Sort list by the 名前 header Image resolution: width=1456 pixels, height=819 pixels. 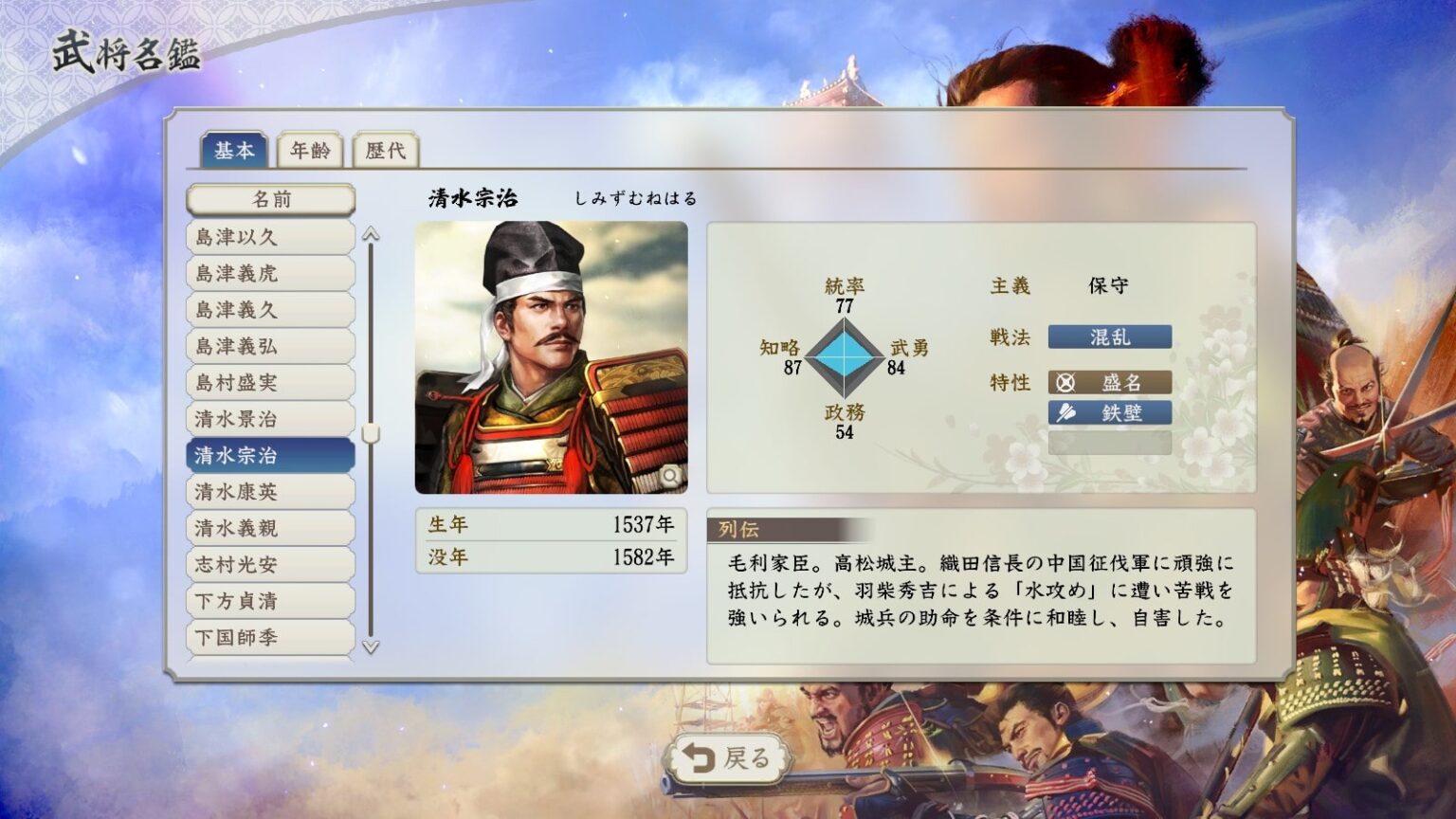pos(271,200)
